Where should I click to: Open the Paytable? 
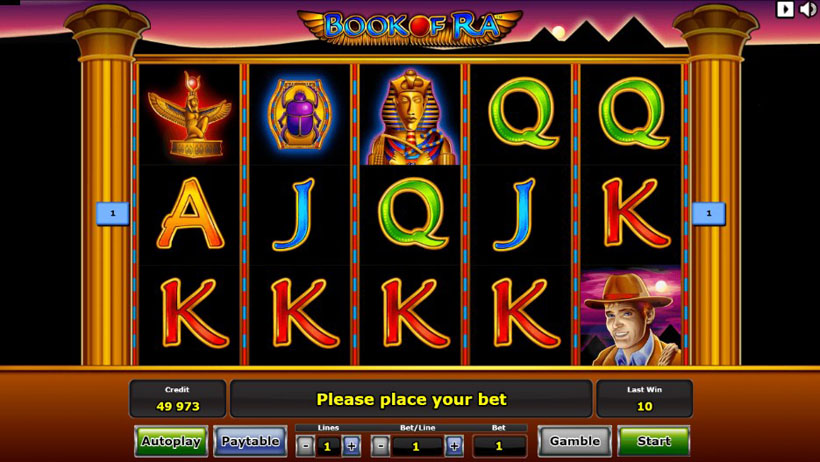point(250,441)
